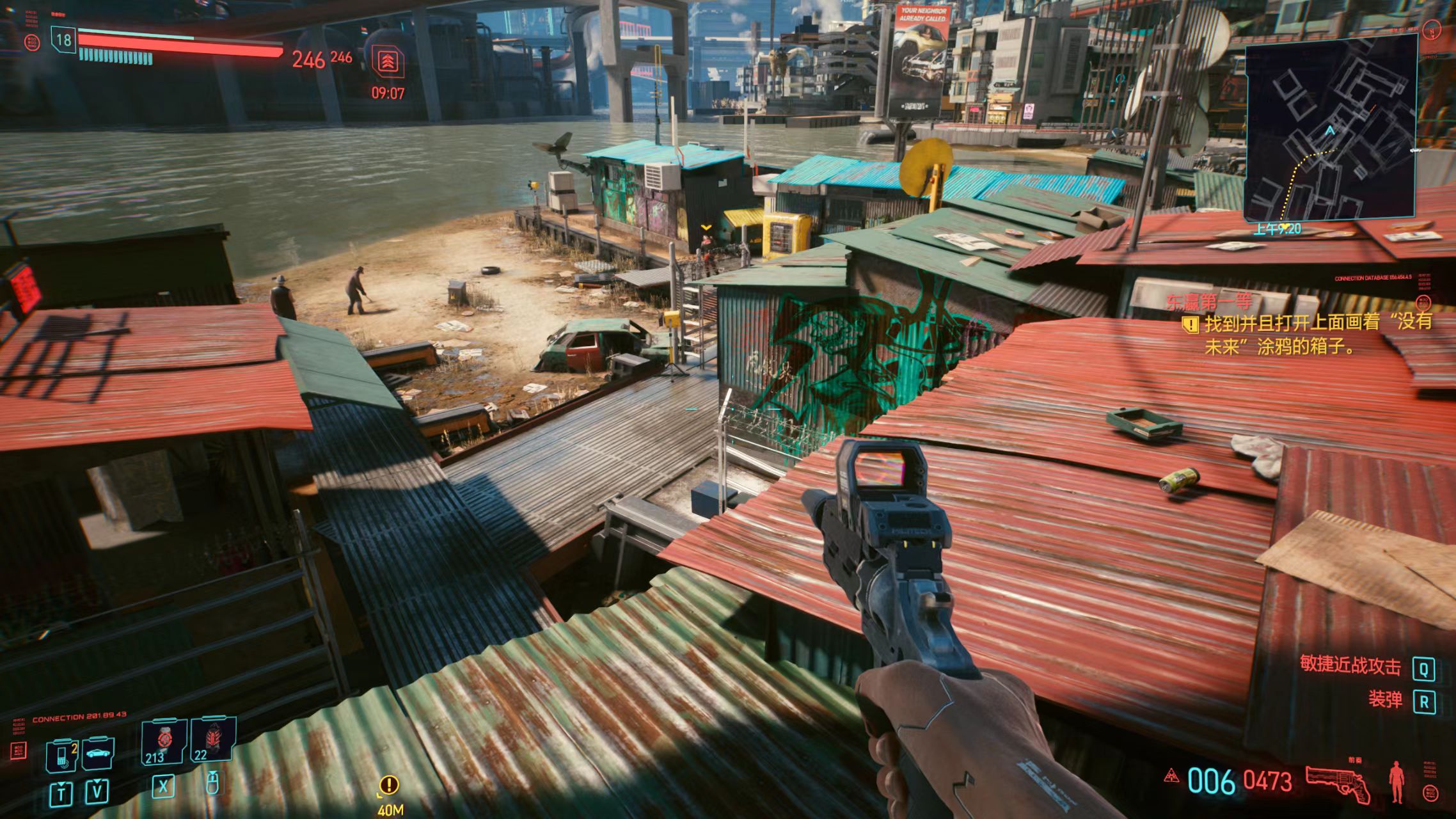Select the active buff icon with timer
The image size is (1456, 819).
tap(388, 63)
